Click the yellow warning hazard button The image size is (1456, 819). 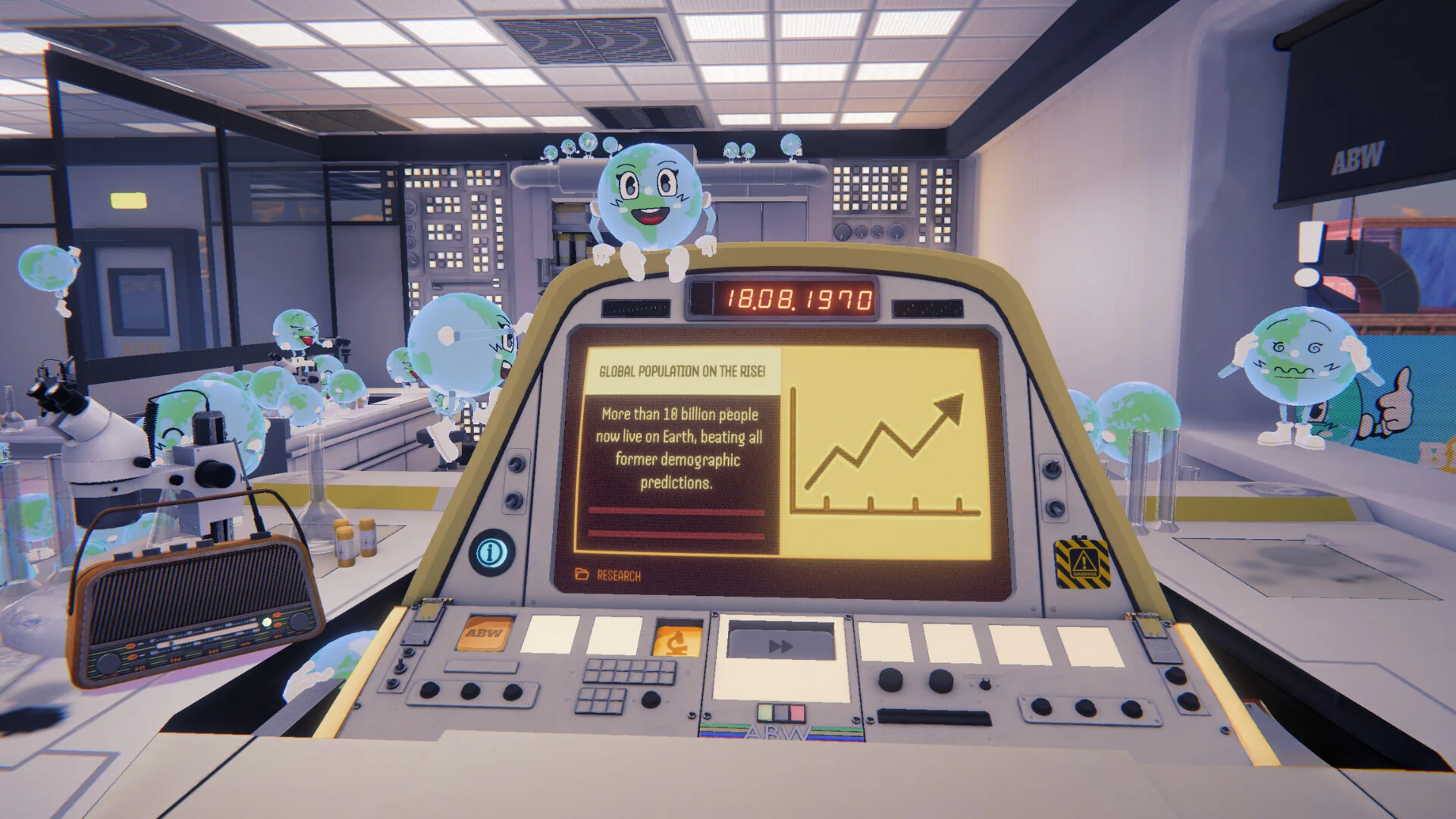pyautogui.click(x=1084, y=563)
